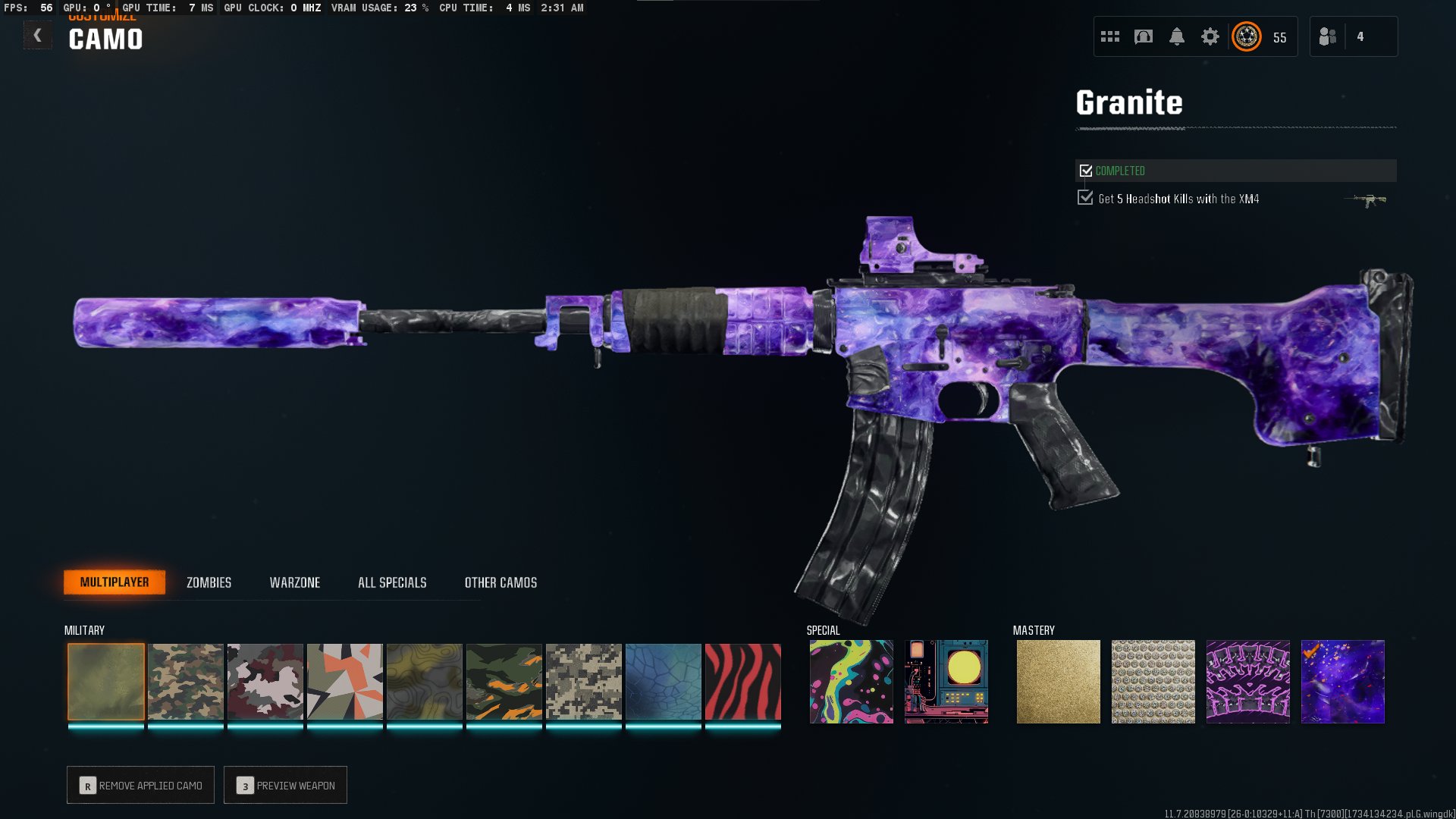Viewport: 1456px width, 819px height.
Task: Select the Gold mastery camo
Action: (x=1059, y=681)
